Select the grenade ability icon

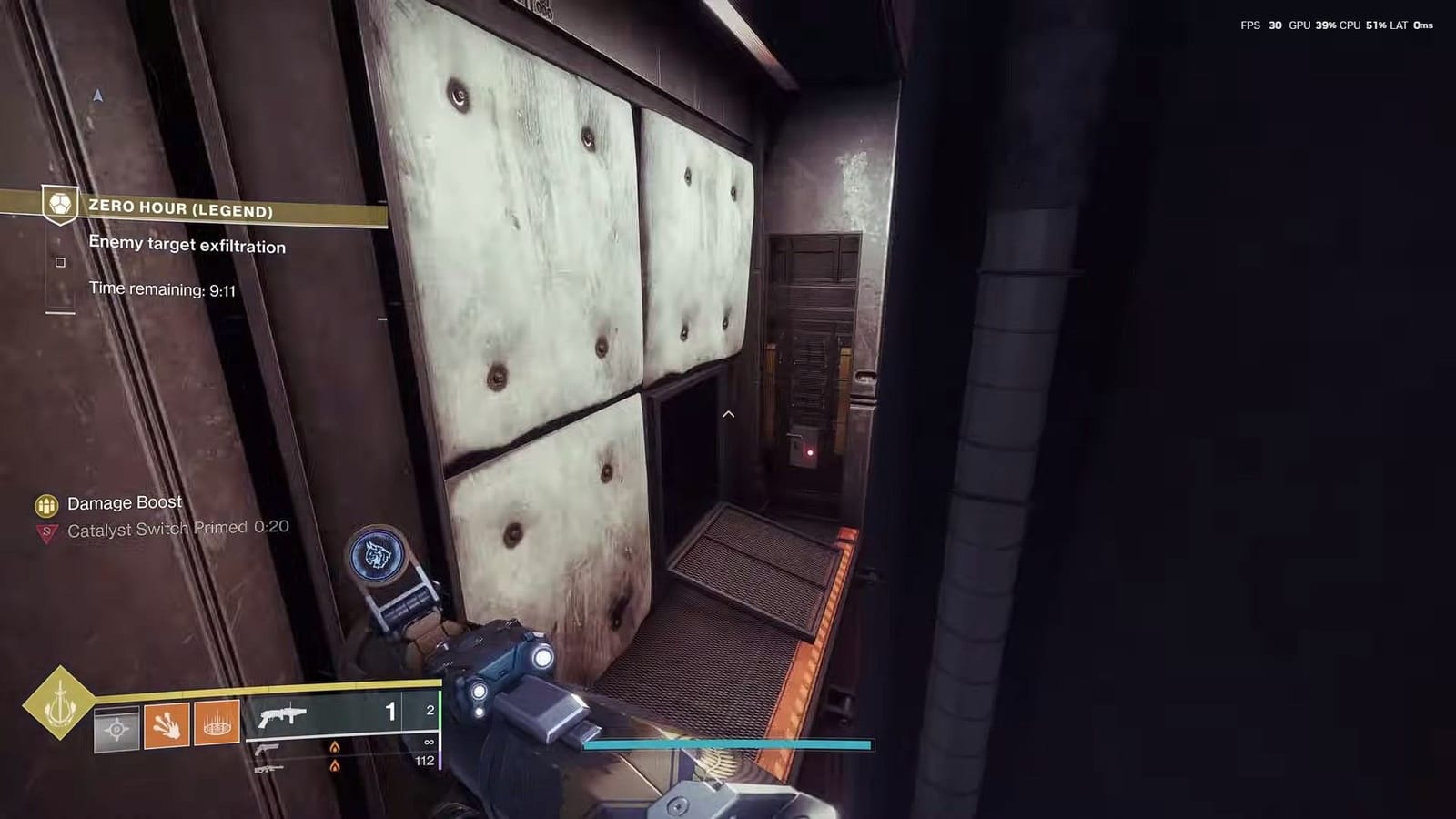point(217,723)
